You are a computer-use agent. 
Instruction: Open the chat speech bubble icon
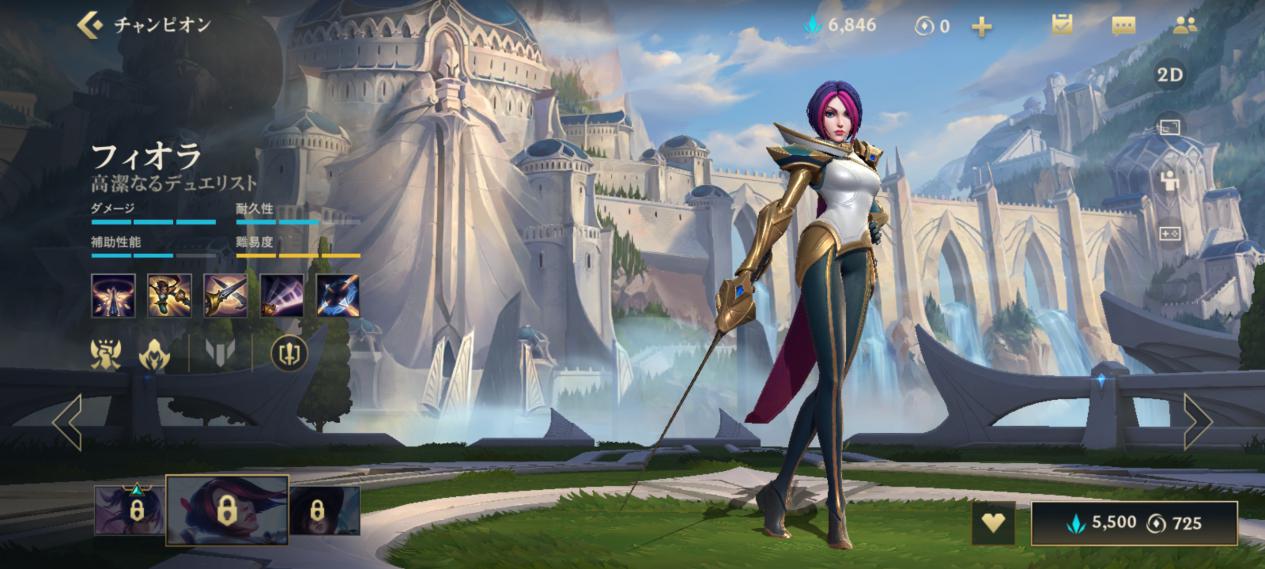tap(1124, 26)
